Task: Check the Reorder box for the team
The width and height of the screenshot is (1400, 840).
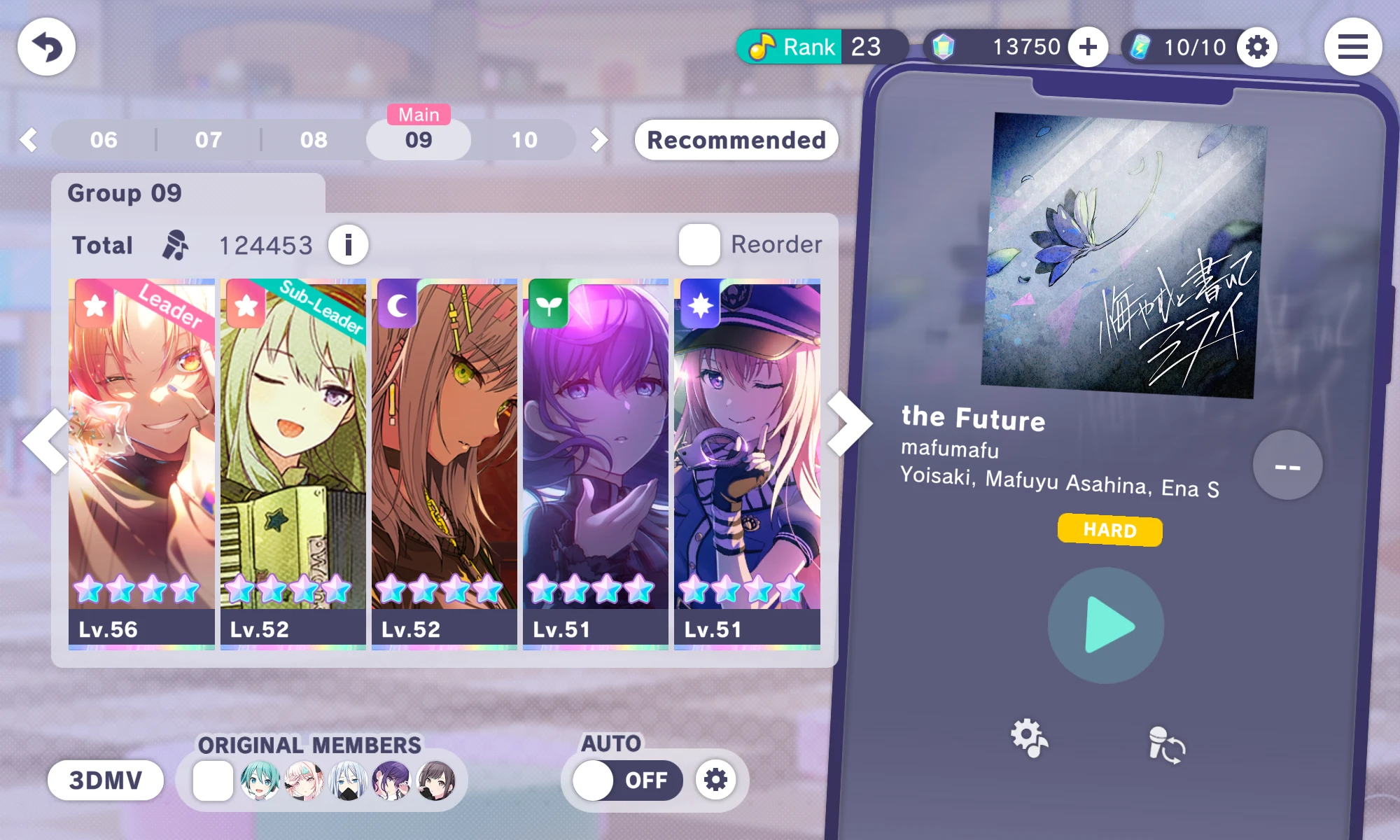Action: click(698, 244)
